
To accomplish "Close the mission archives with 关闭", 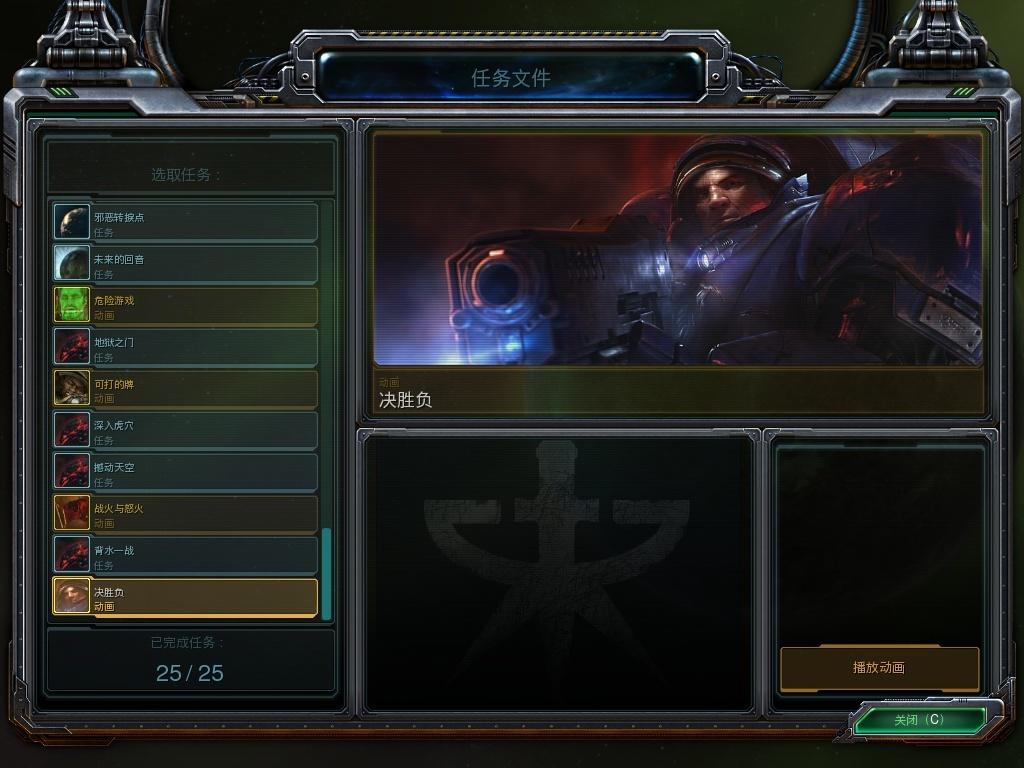I will click(x=918, y=720).
